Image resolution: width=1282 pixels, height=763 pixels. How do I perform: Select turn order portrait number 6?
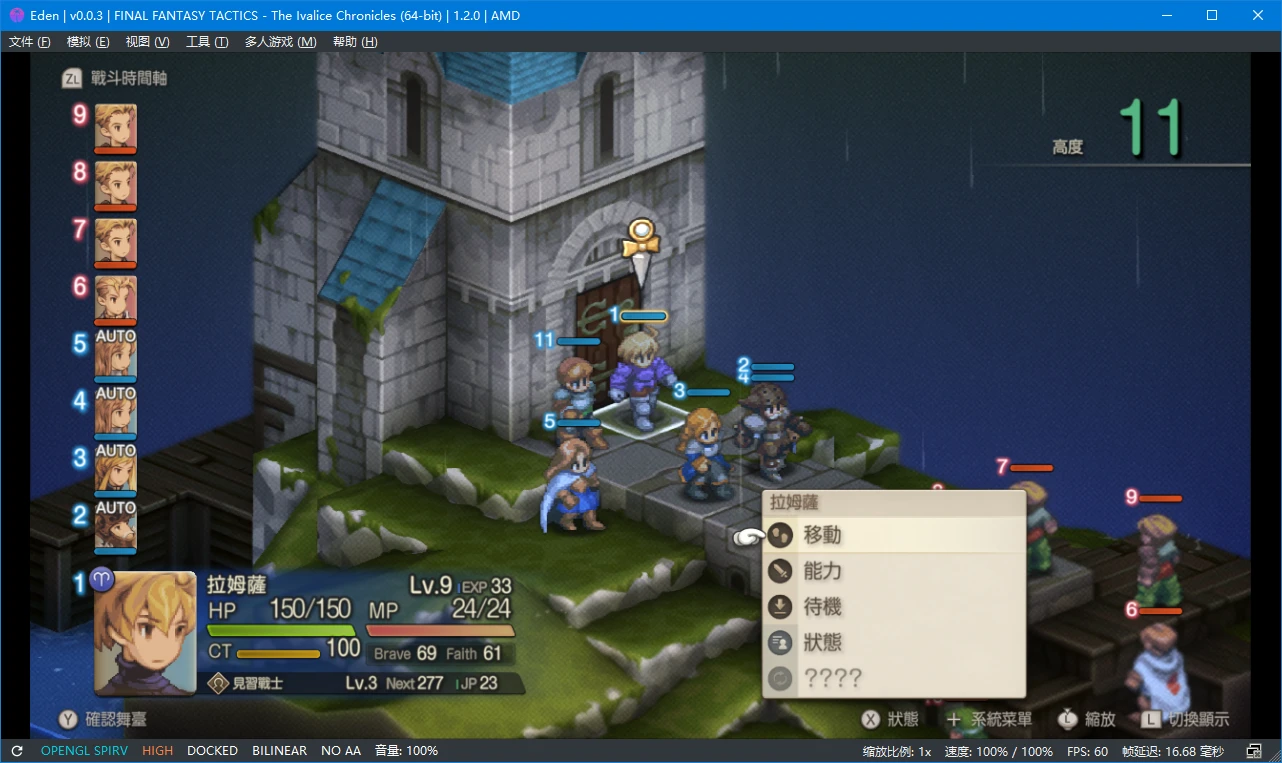click(x=116, y=299)
